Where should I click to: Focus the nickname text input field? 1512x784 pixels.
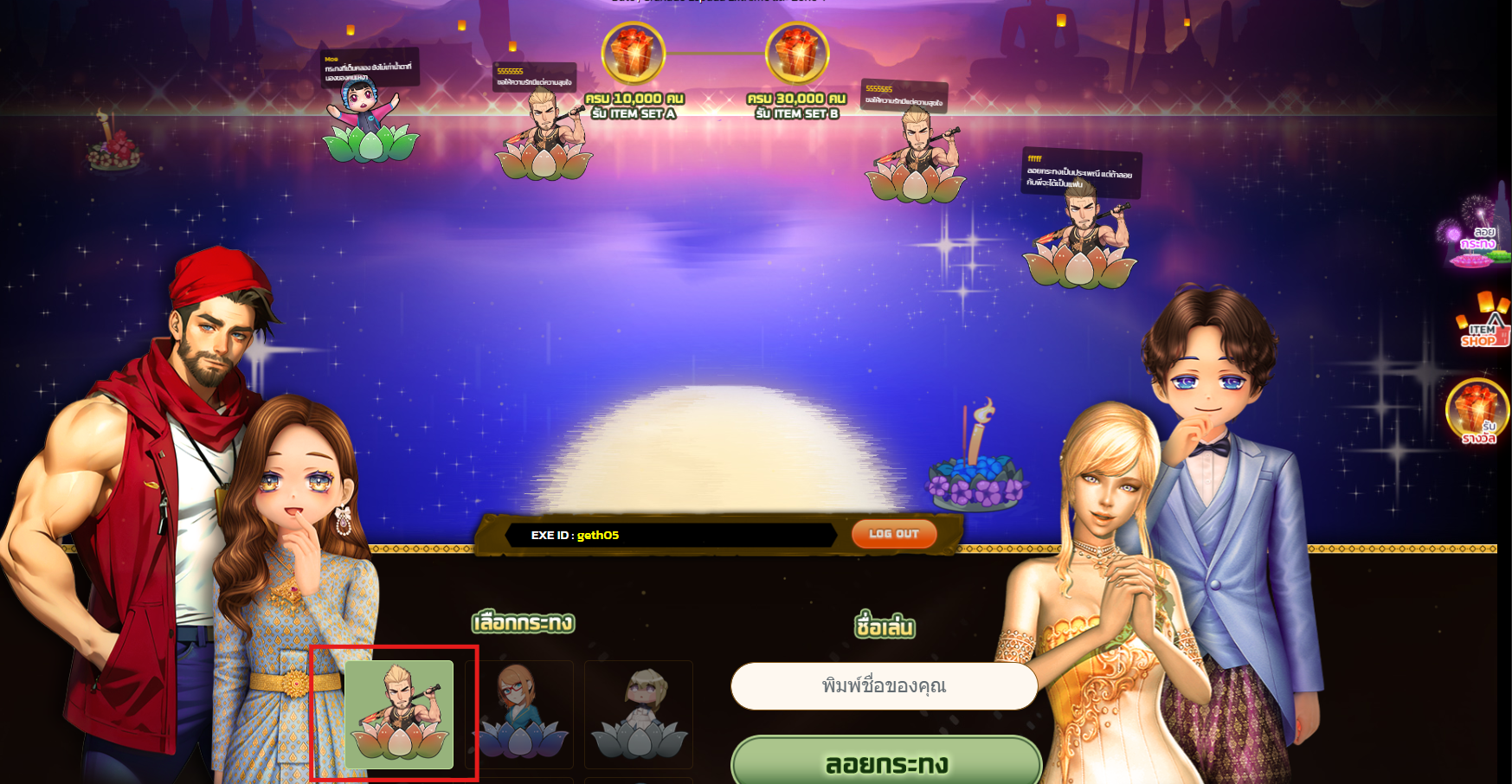pos(884,686)
